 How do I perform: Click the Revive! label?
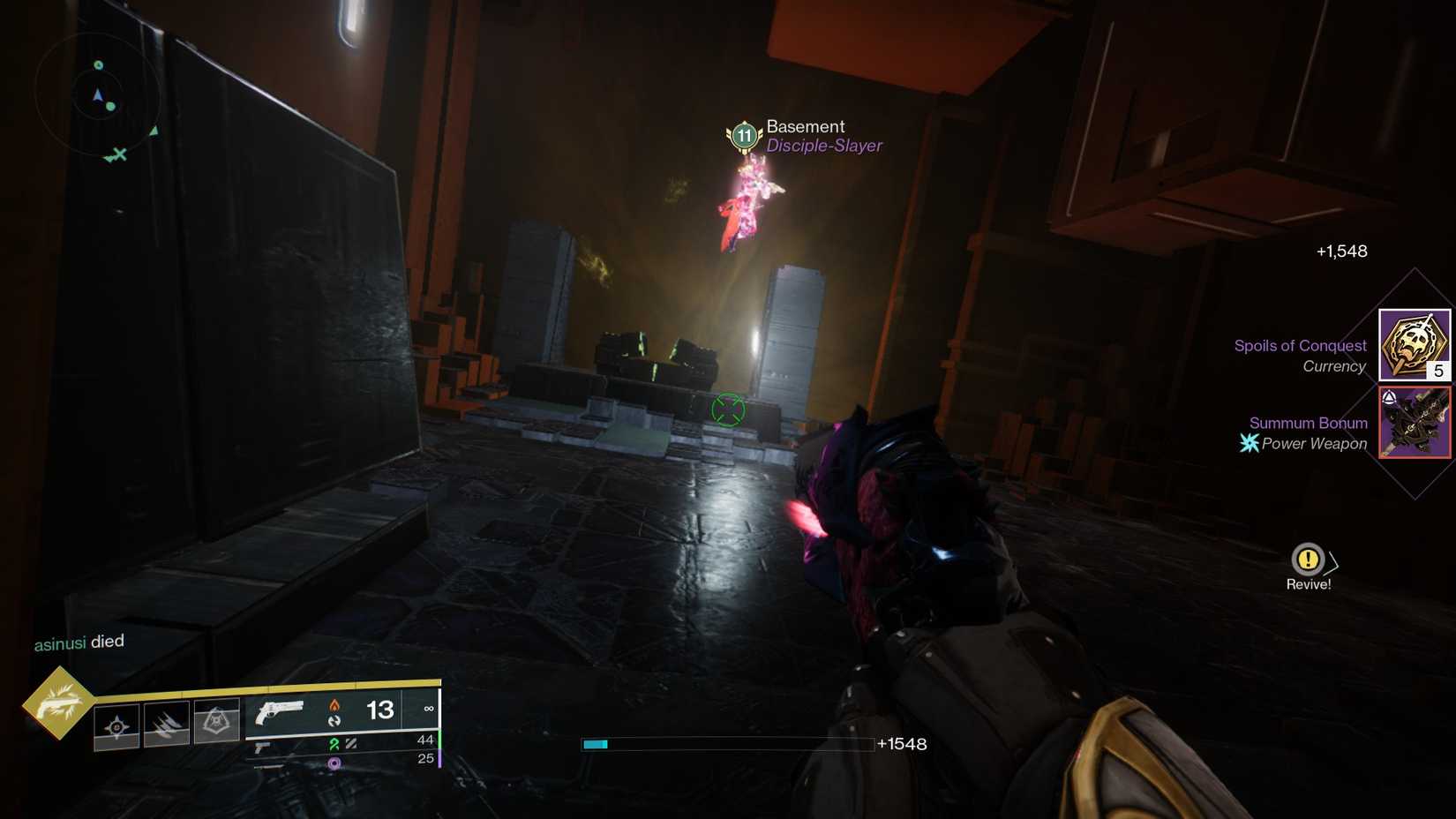coord(1309,583)
